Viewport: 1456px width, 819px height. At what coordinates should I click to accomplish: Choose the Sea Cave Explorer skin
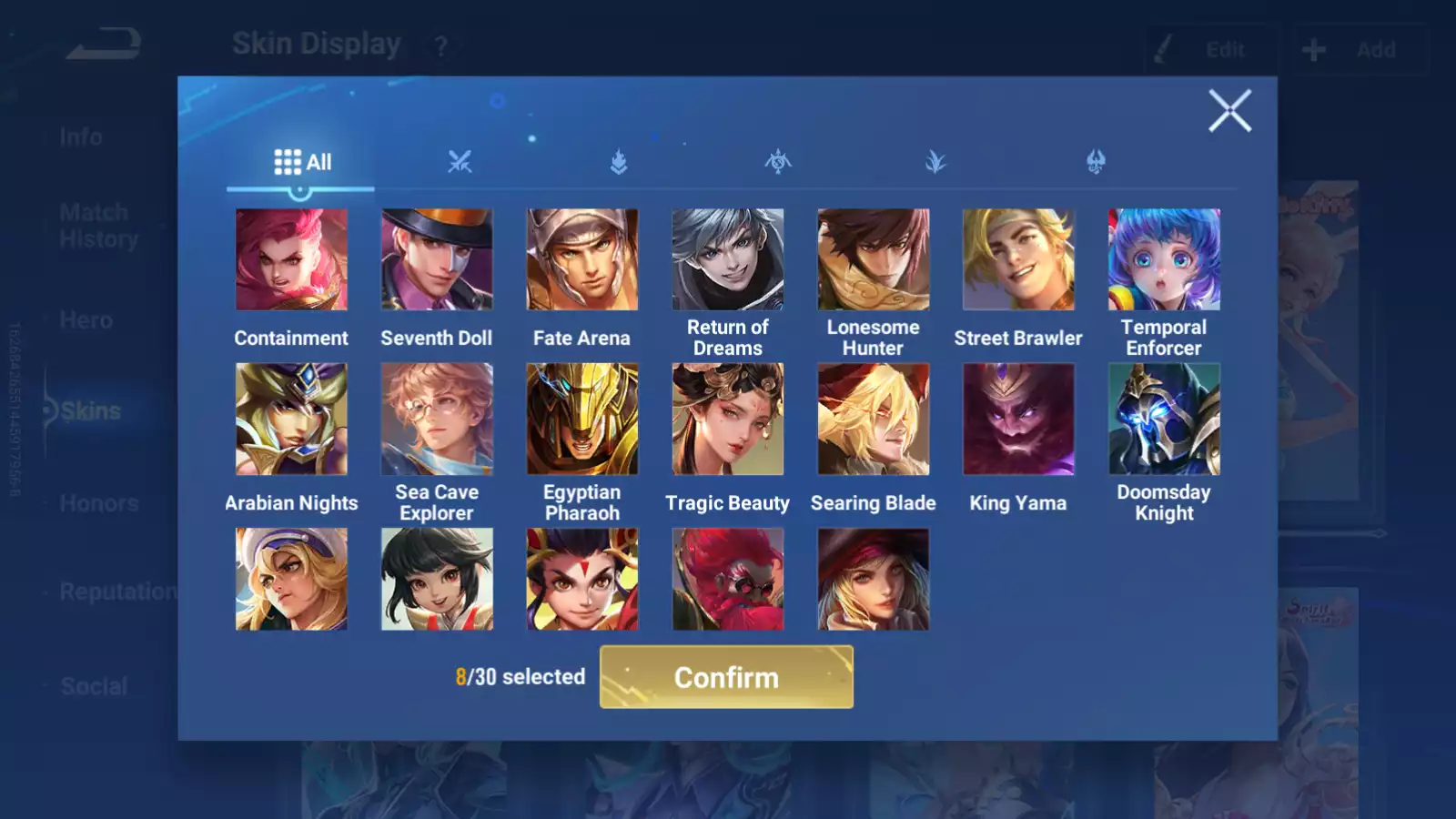pos(437,420)
